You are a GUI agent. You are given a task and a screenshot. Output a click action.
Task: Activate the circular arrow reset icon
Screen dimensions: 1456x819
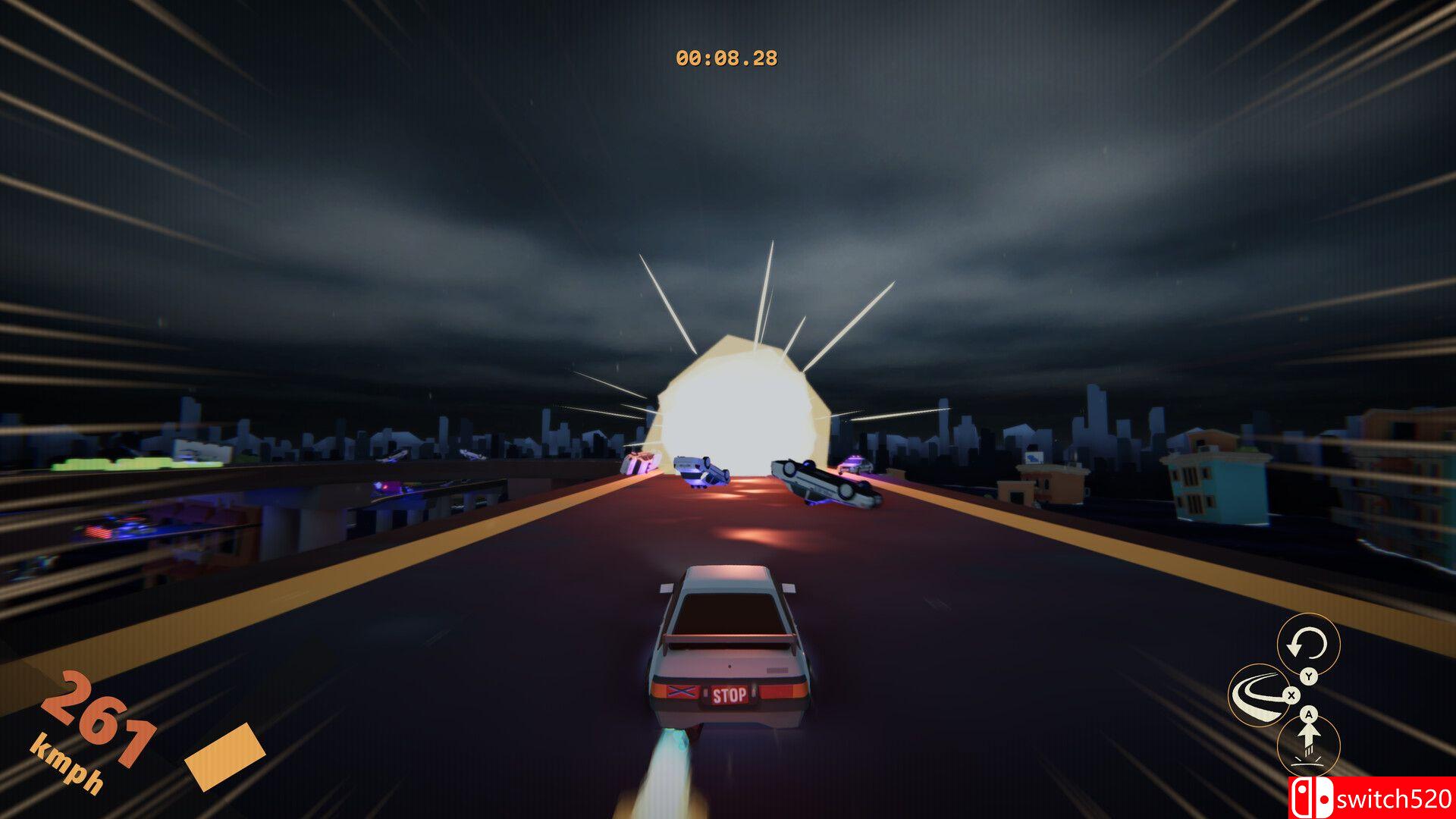point(1308,645)
